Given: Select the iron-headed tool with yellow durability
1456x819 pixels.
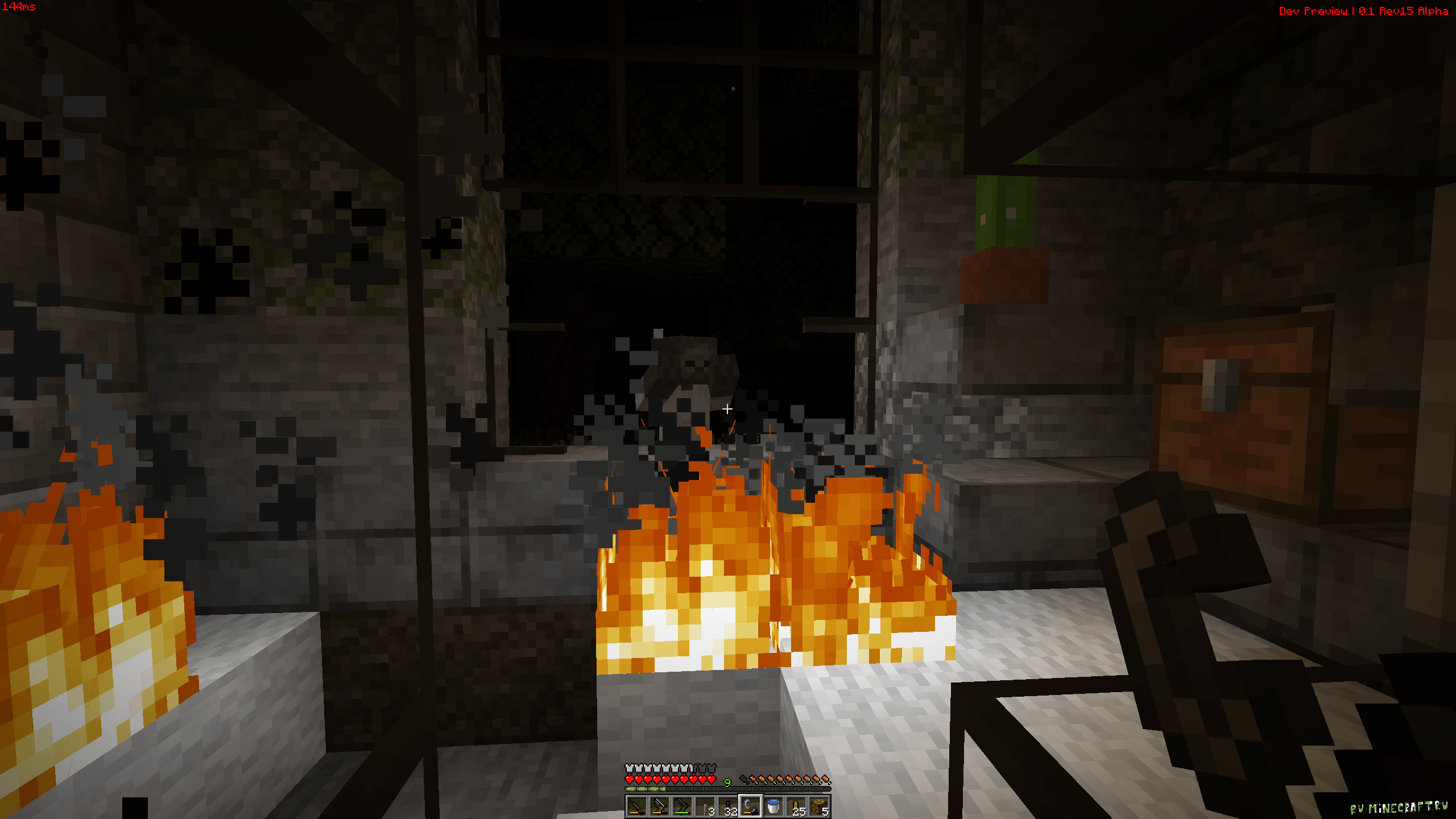Looking at the screenshot, I should pyautogui.click(x=659, y=806).
